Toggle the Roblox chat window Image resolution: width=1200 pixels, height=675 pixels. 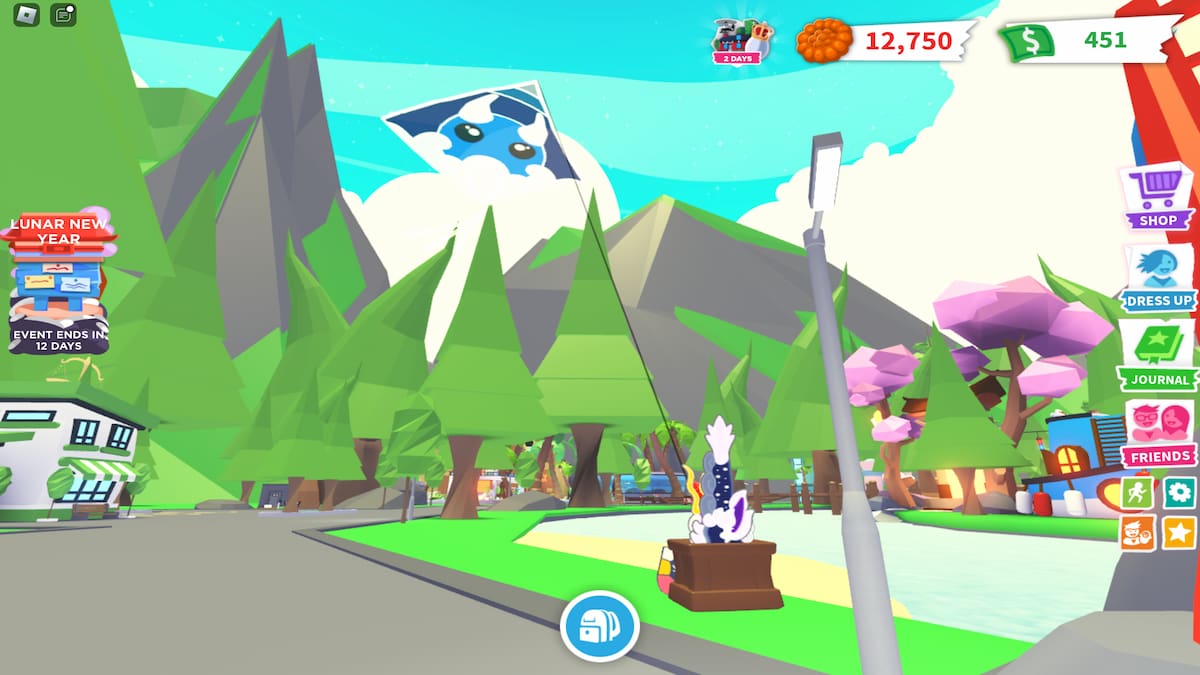tap(63, 15)
